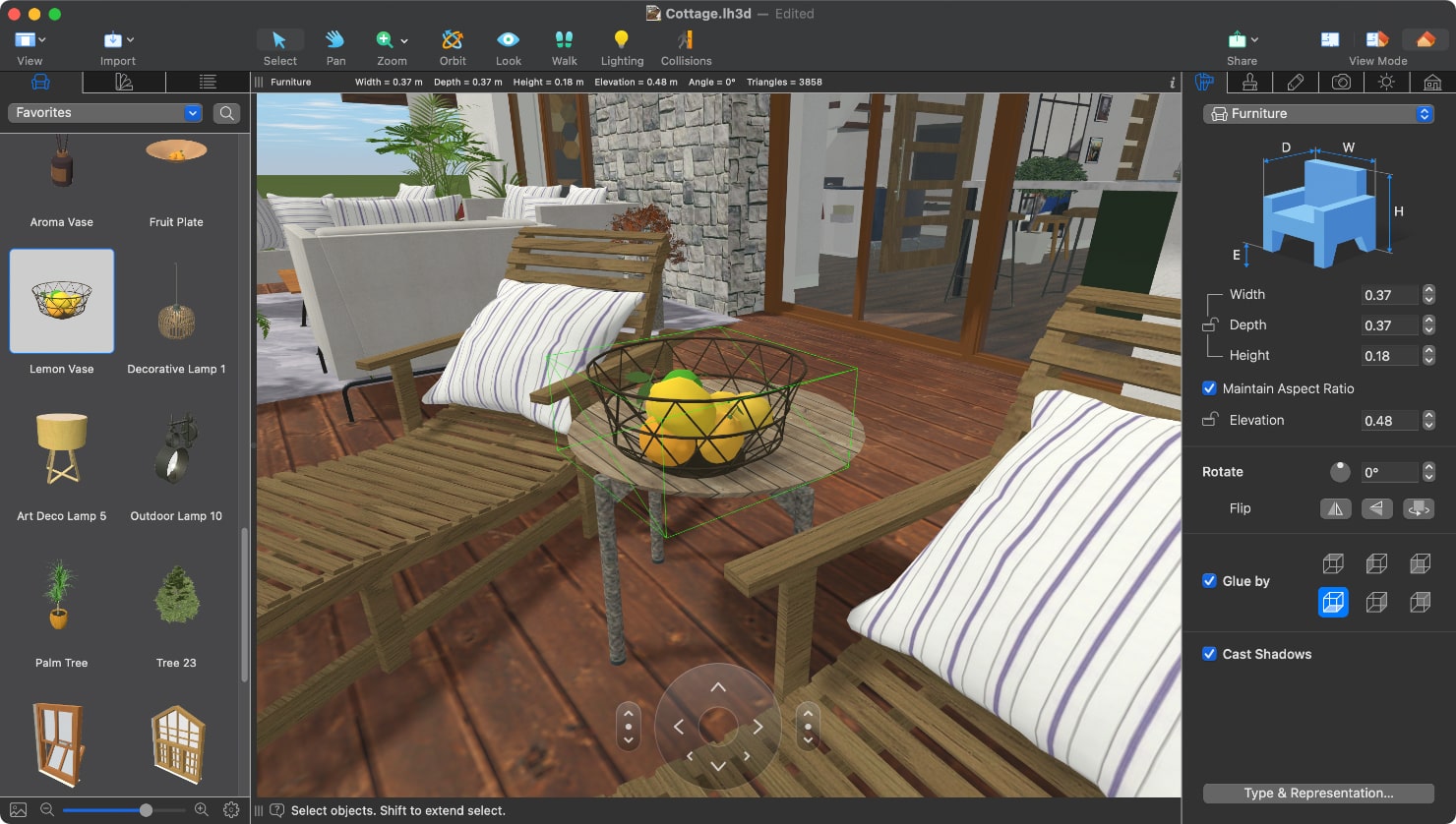Open the Daylight sun settings panel

click(x=1386, y=82)
